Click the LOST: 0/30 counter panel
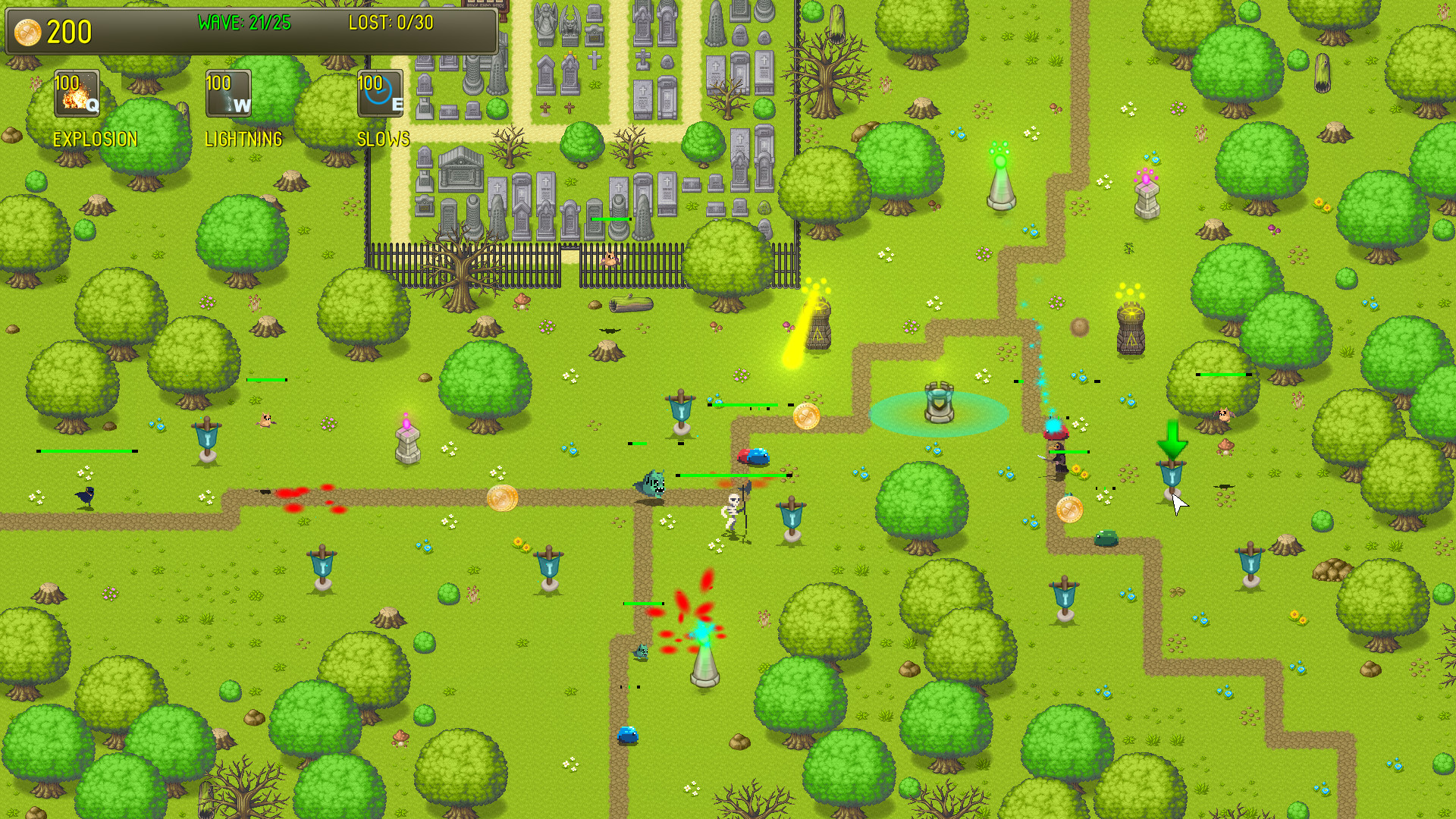 pos(391,23)
